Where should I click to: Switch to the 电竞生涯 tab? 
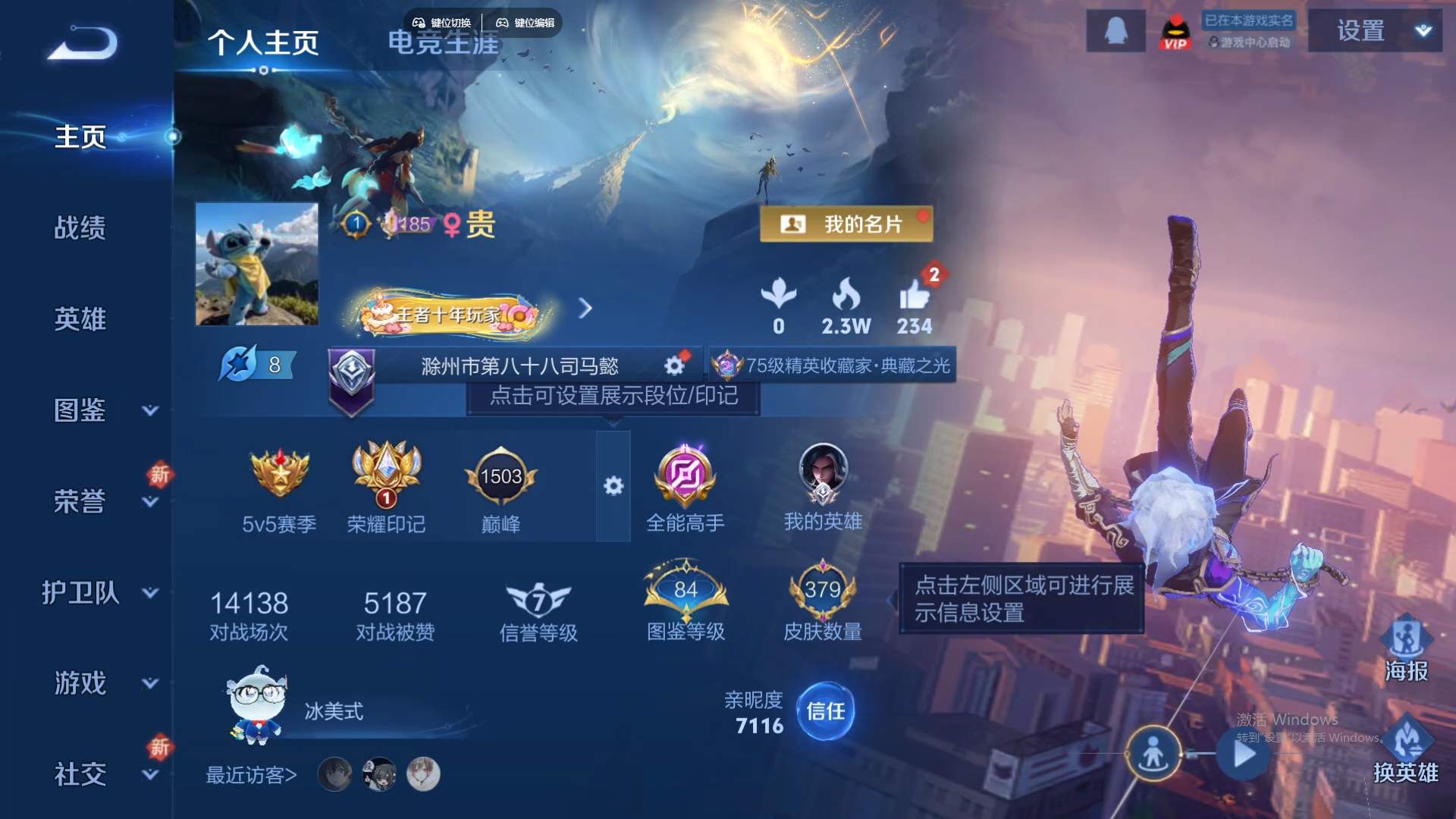[444, 43]
